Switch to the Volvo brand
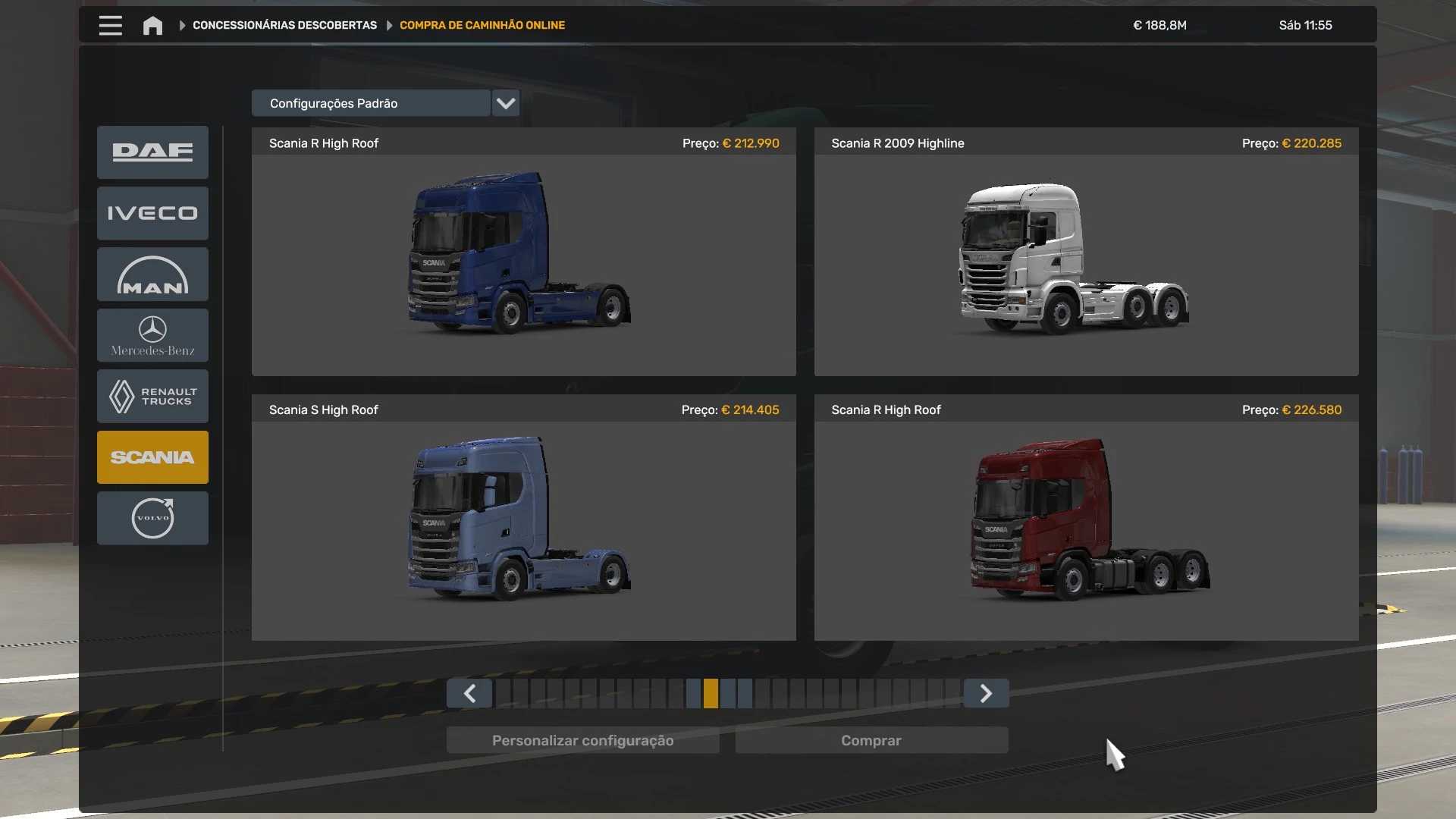The height and width of the screenshot is (819, 1456). pos(152,518)
